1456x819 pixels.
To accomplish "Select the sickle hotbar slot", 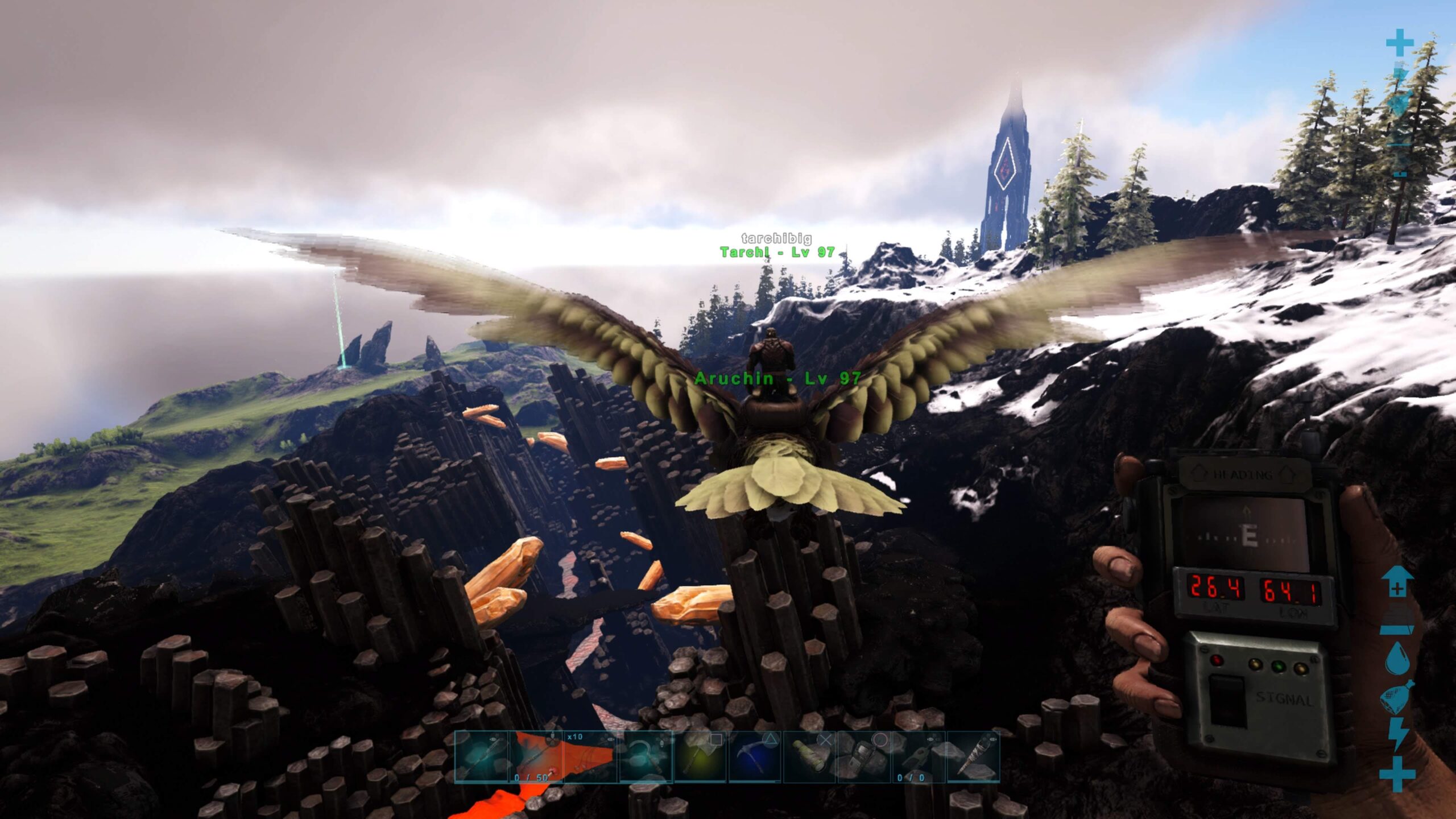I will (x=646, y=757).
